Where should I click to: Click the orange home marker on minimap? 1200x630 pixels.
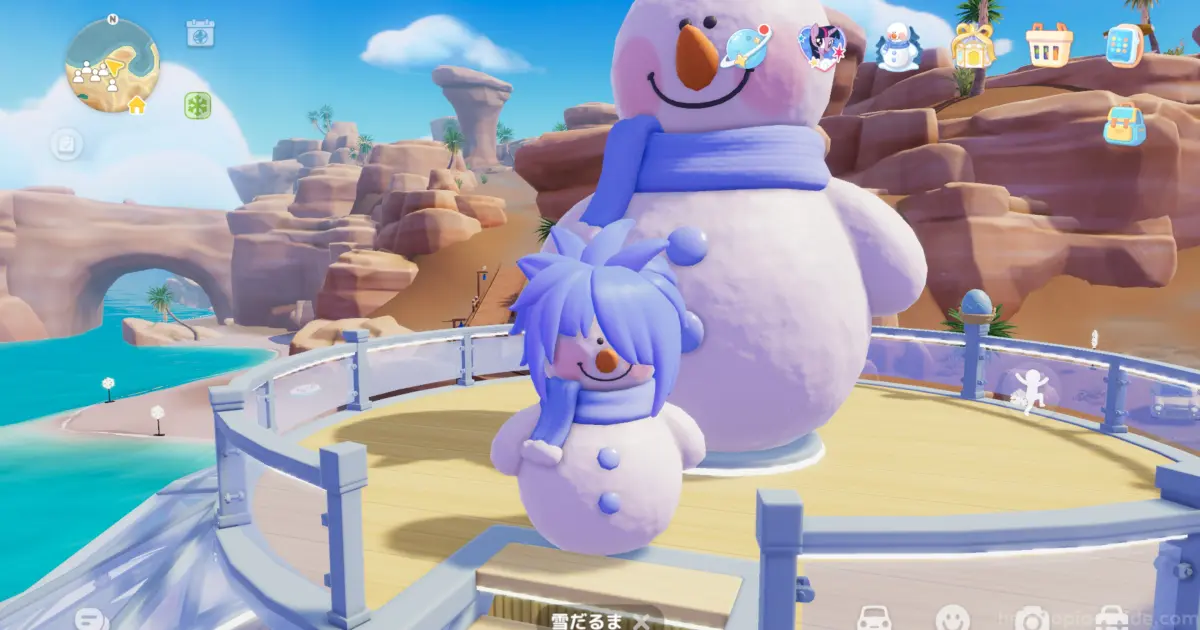tap(136, 104)
